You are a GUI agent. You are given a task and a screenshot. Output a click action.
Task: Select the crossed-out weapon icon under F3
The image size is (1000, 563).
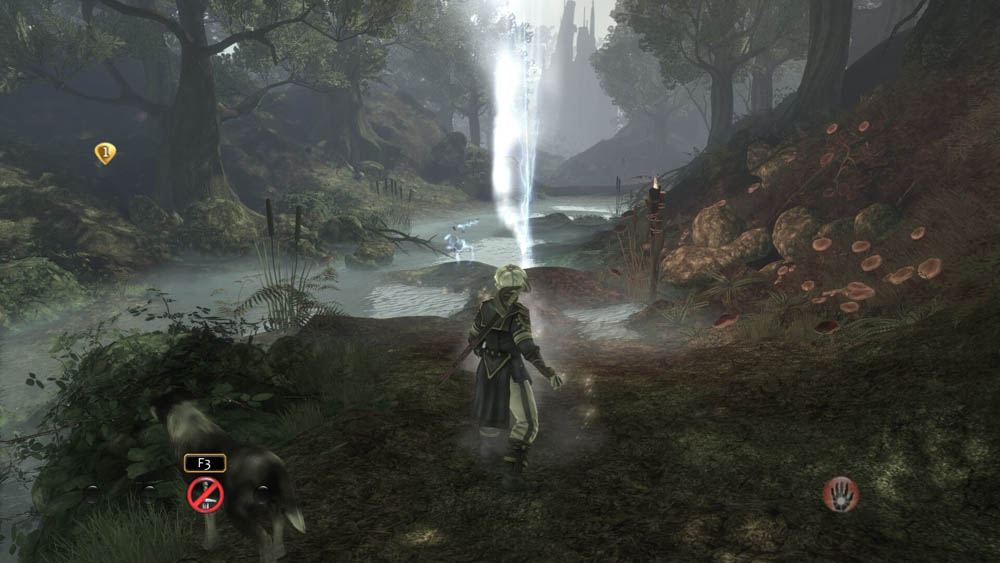(205, 494)
